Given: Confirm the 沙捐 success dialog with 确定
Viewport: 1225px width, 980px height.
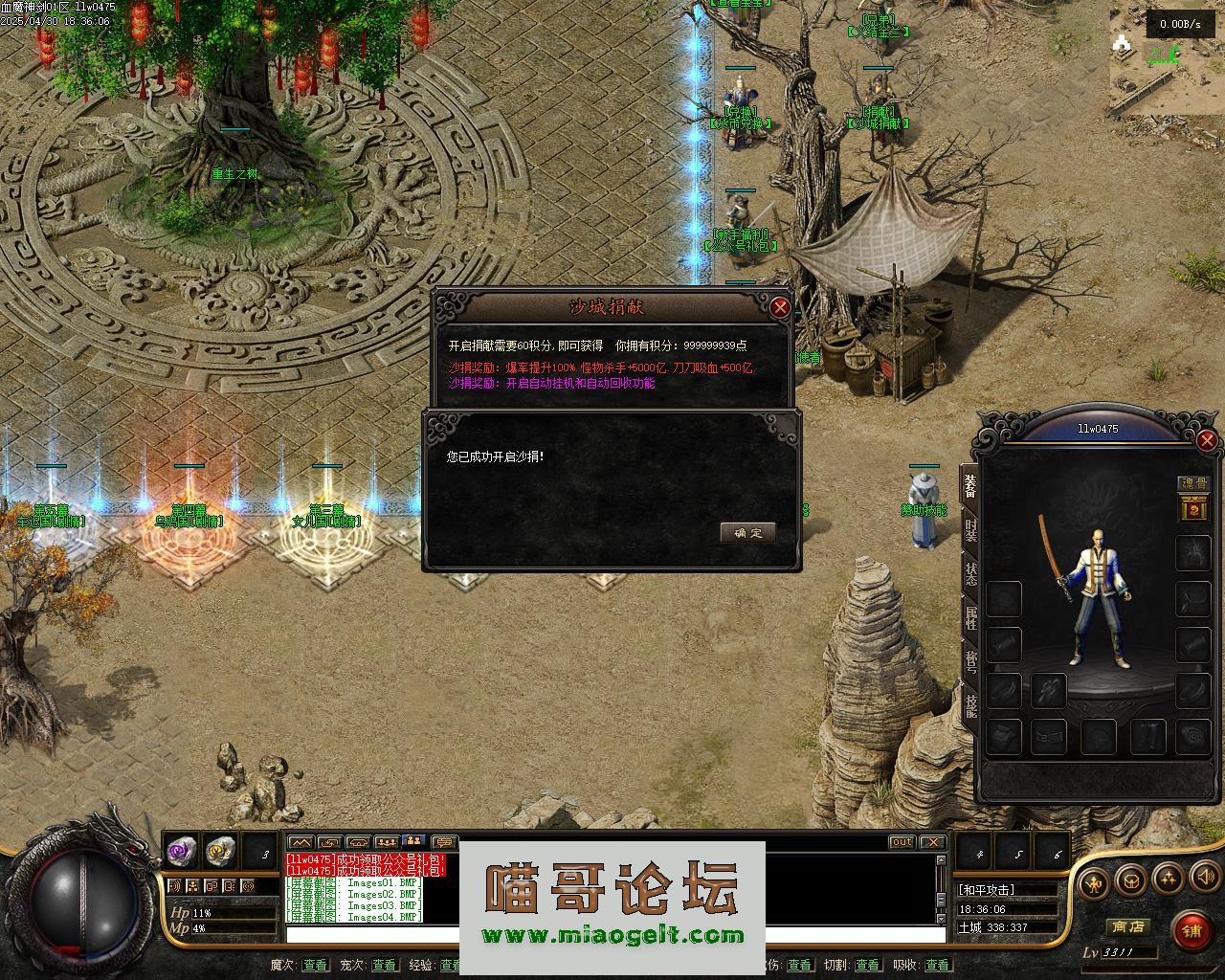Looking at the screenshot, I should point(747,533).
